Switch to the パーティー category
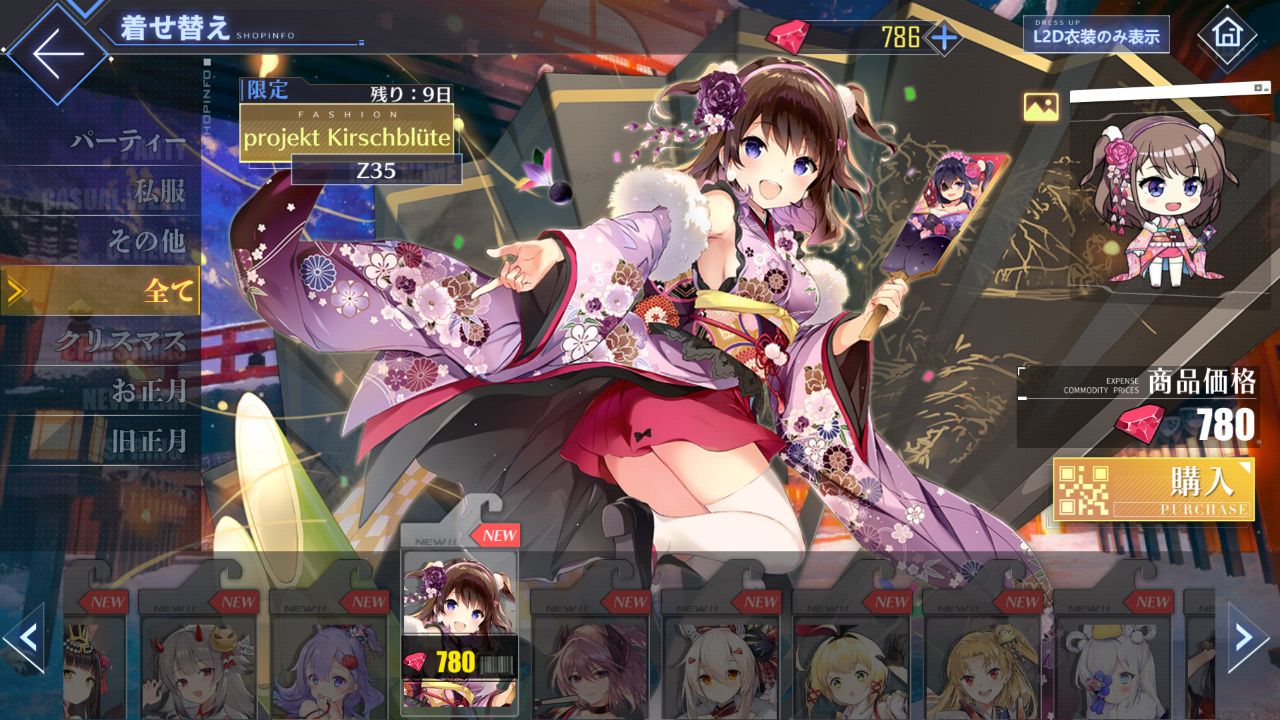This screenshot has height=720, width=1280. (128, 142)
